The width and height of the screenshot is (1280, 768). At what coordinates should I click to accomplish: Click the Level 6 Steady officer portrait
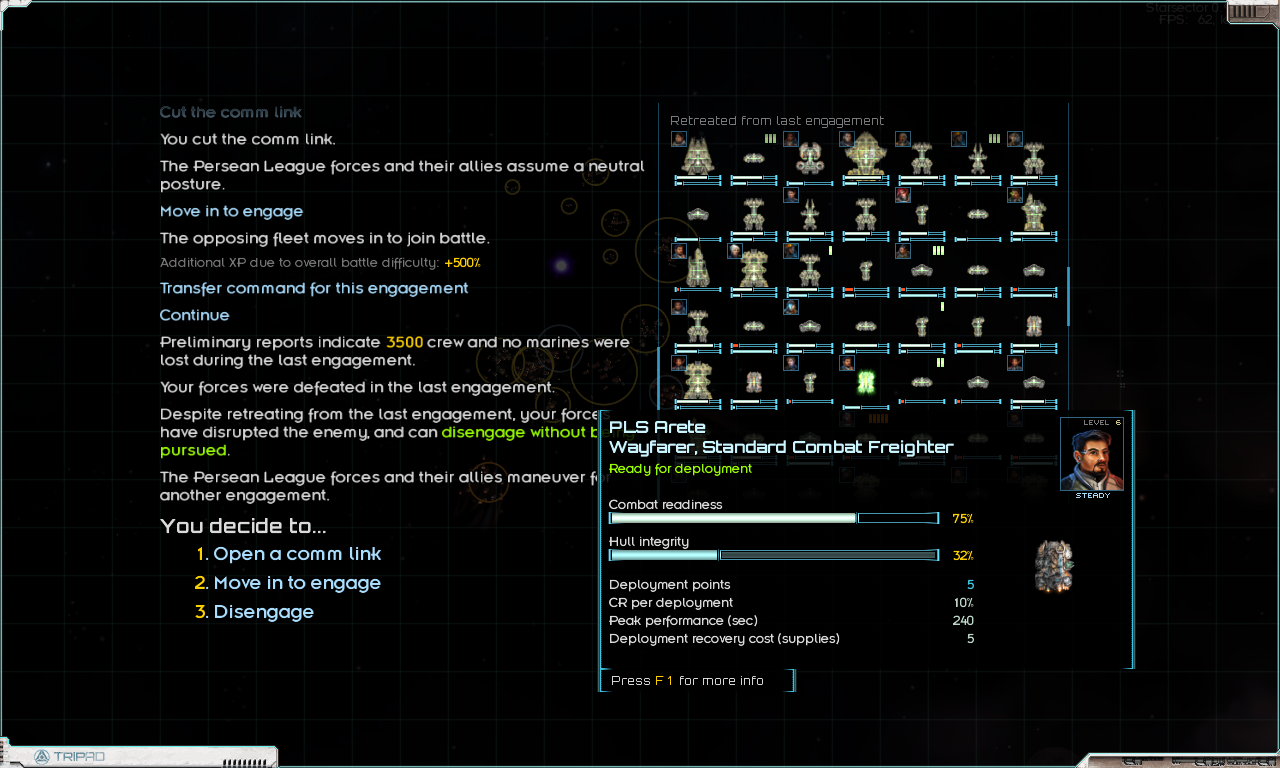click(x=1092, y=455)
